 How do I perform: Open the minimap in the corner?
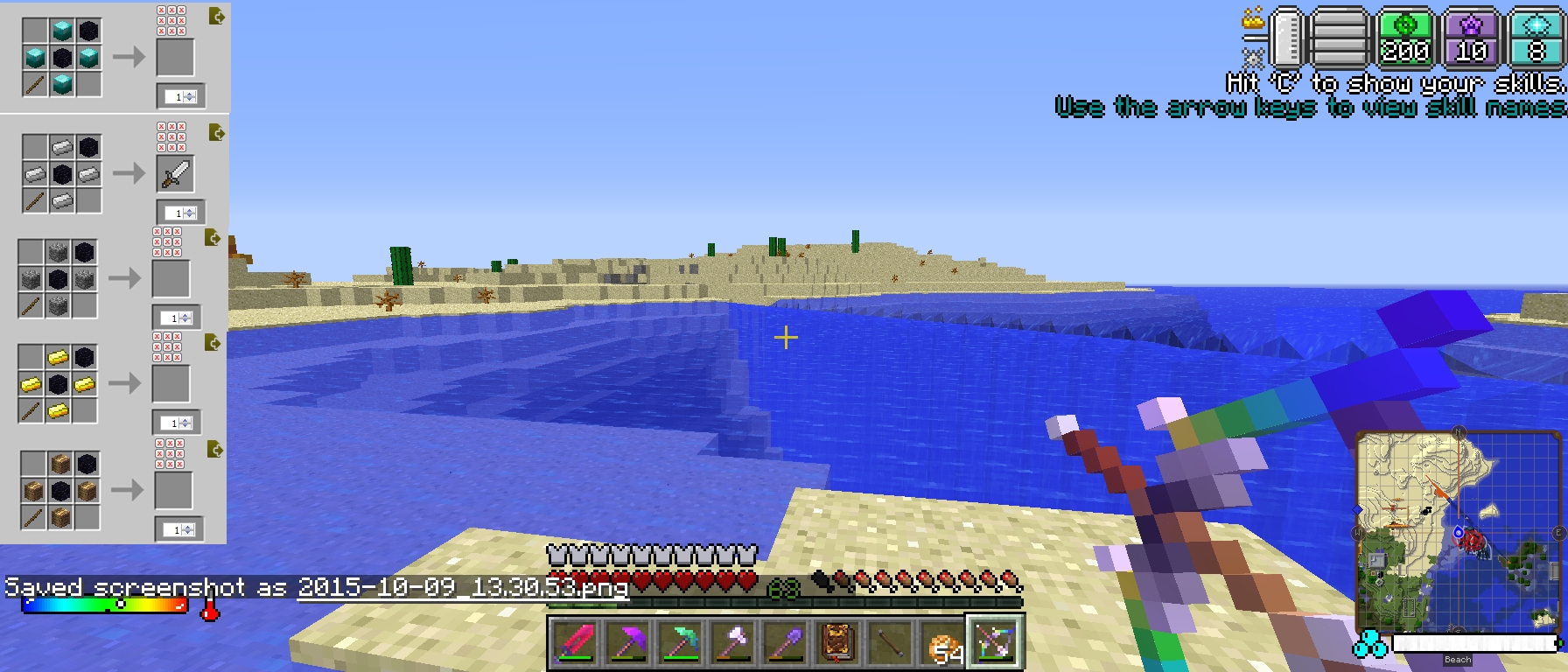pos(1457,529)
